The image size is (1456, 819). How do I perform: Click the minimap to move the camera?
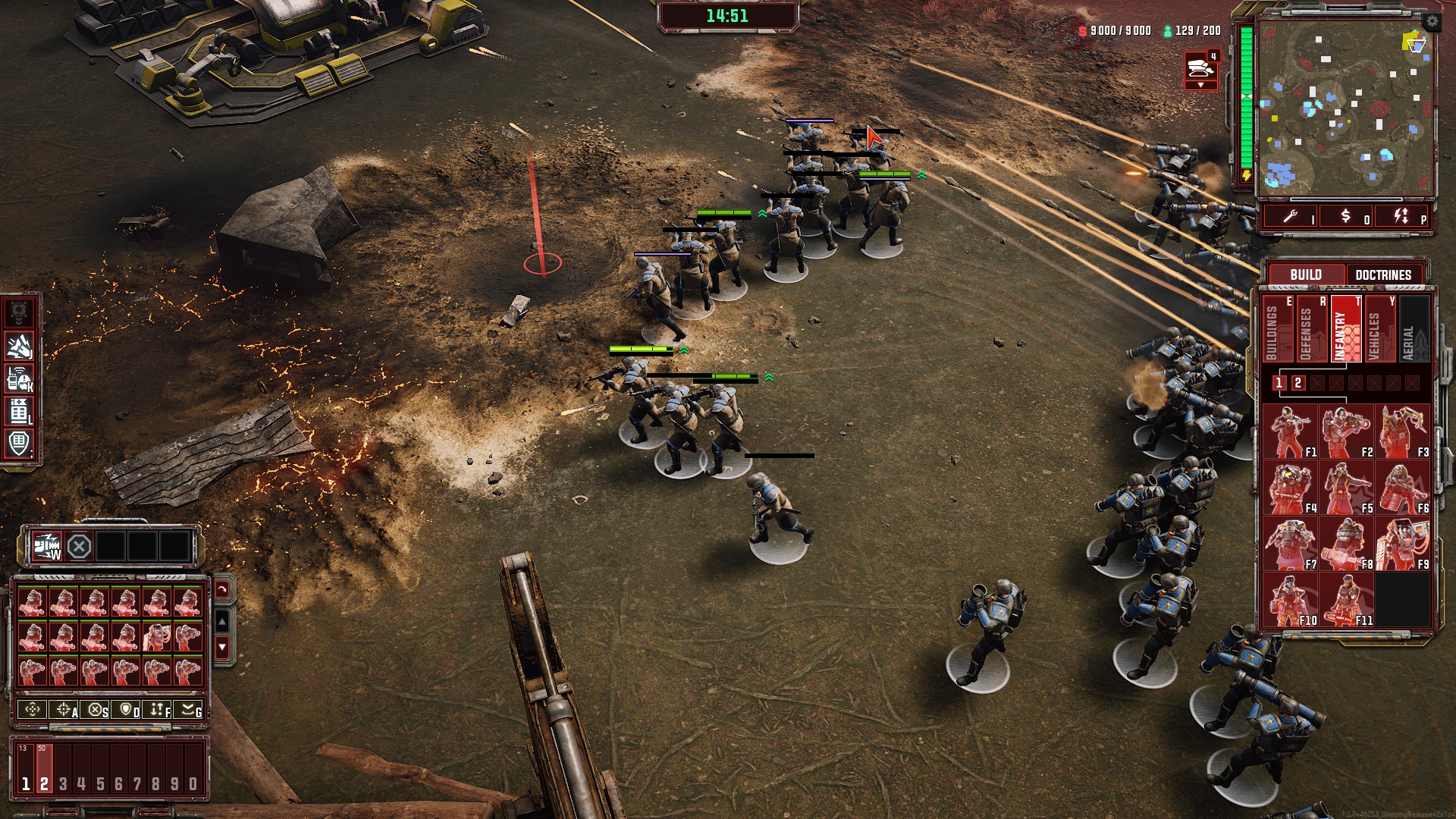(1345, 106)
